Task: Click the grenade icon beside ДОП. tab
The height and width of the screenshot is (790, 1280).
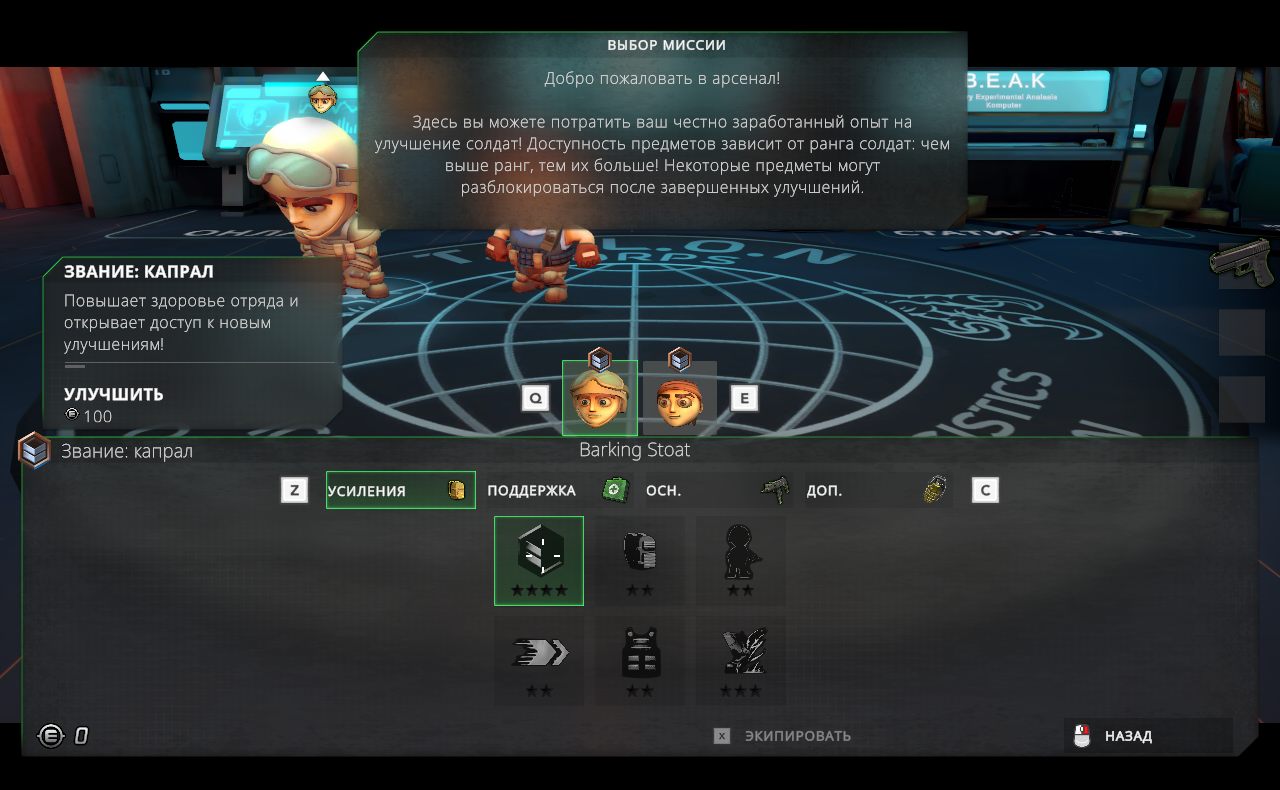Action: click(x=937, y=488)
